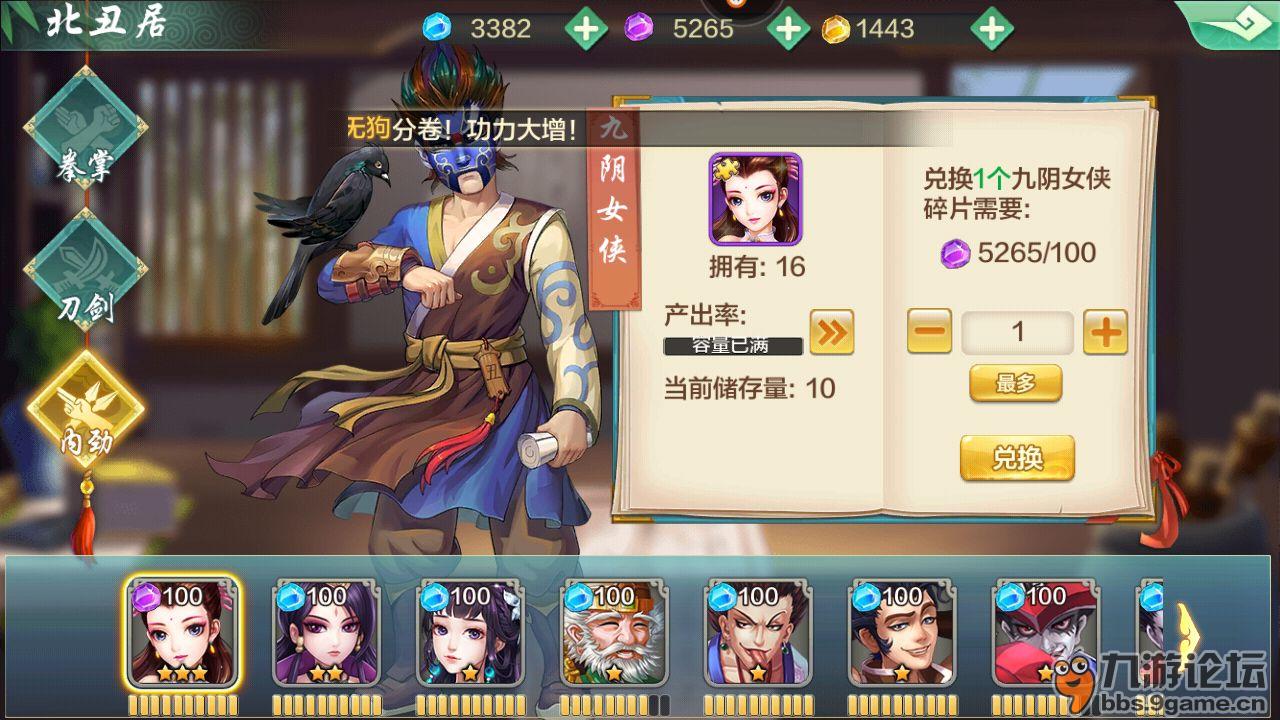
Task: Click inside the quantity input field
Action: point(1017,332)
